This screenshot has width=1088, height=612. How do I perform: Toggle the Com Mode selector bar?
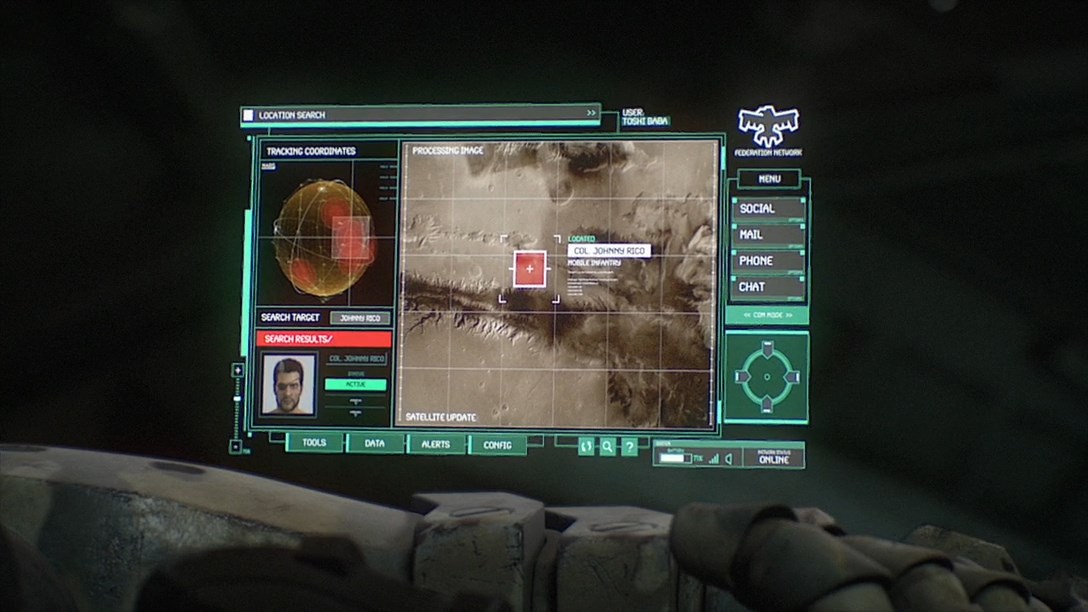766,315
